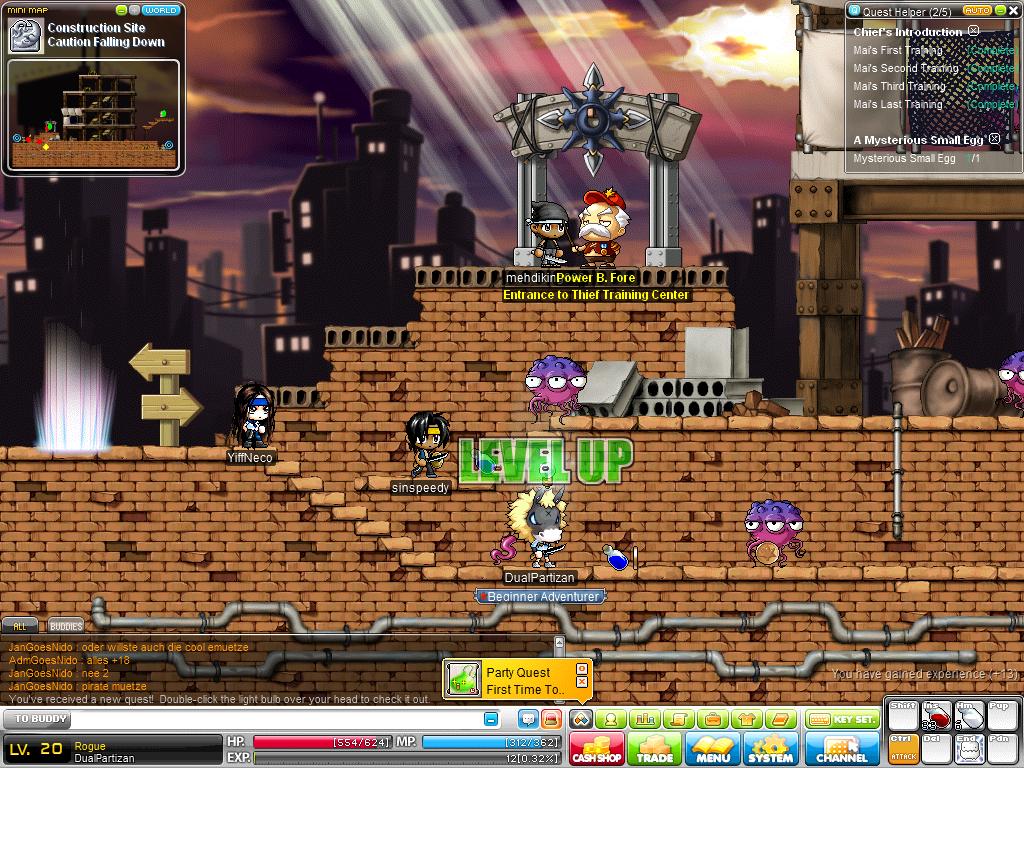Open the Party Quest notification
The height and width of the screenshot is (868, 1024).
(510, 680)
